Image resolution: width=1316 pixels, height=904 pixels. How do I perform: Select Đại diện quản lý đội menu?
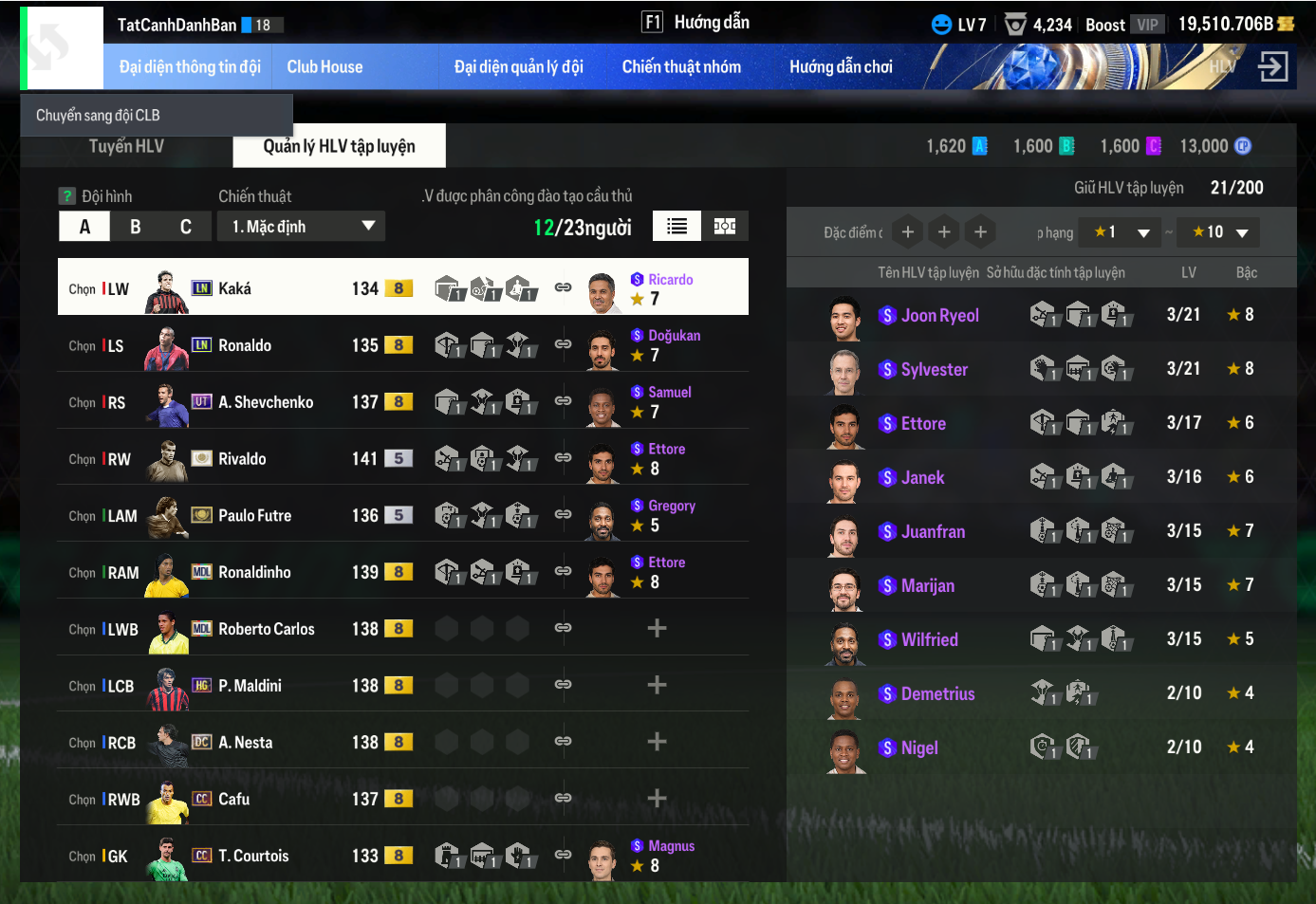[518, 67]
